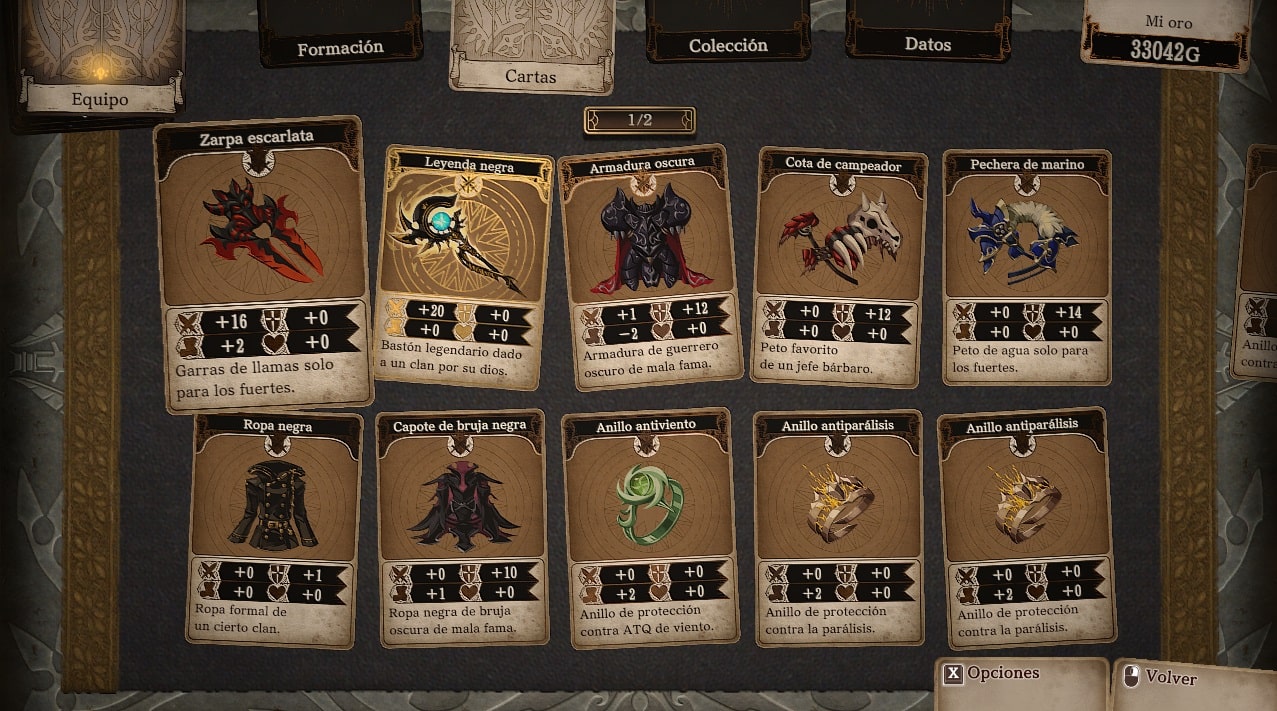This screenshot has height=711, width=1277.
Task: Select the Ropa negra card
Action: coord(276,525)
